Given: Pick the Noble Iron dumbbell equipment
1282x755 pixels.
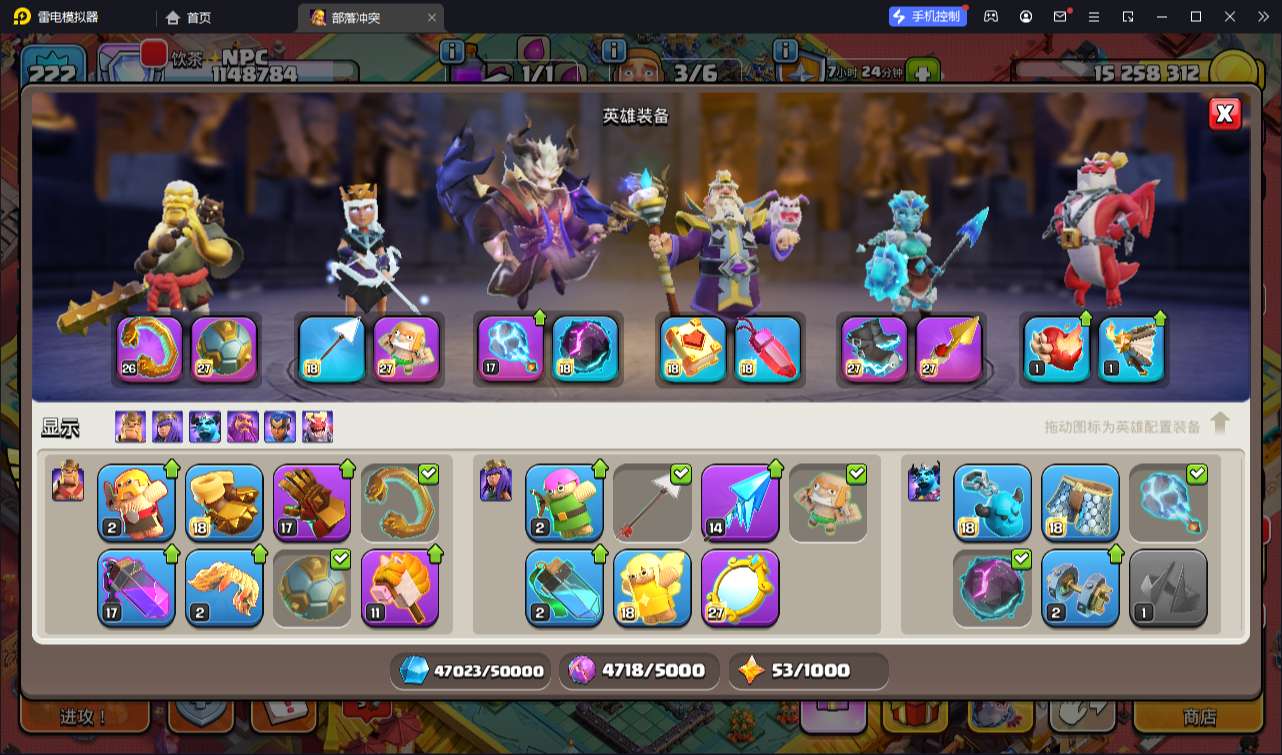Looking at the screenshot, I should 1080,588.
